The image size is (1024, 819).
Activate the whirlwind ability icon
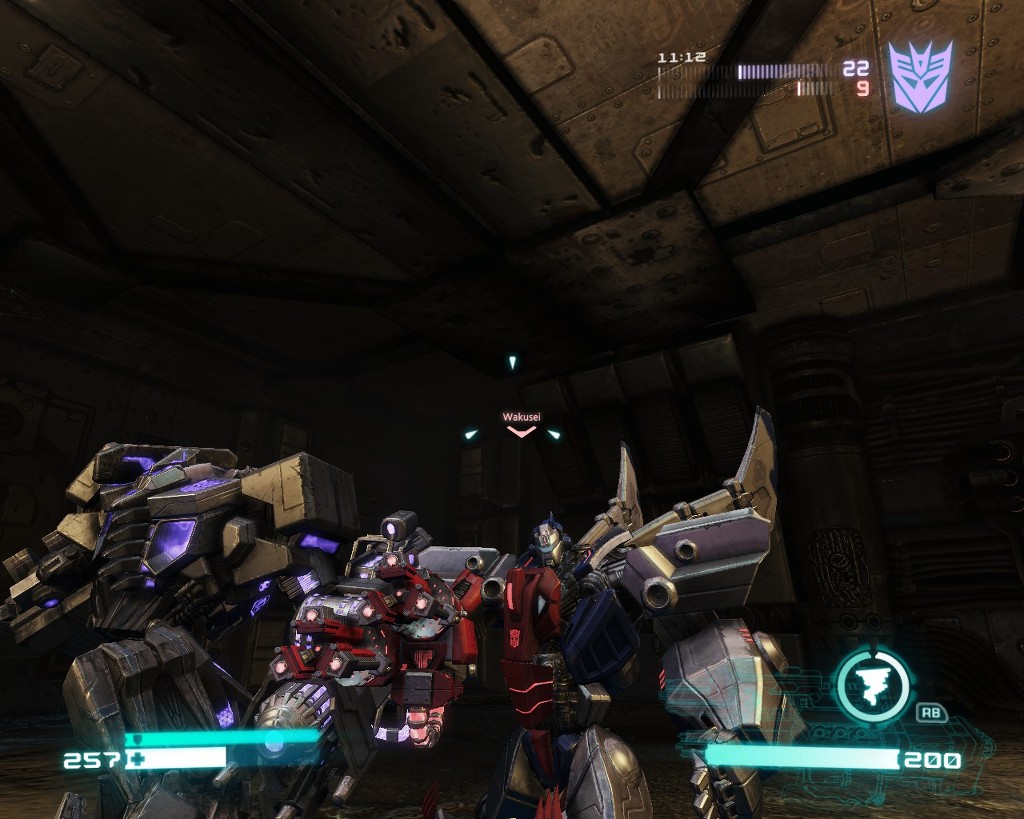[x=873, y=686]
